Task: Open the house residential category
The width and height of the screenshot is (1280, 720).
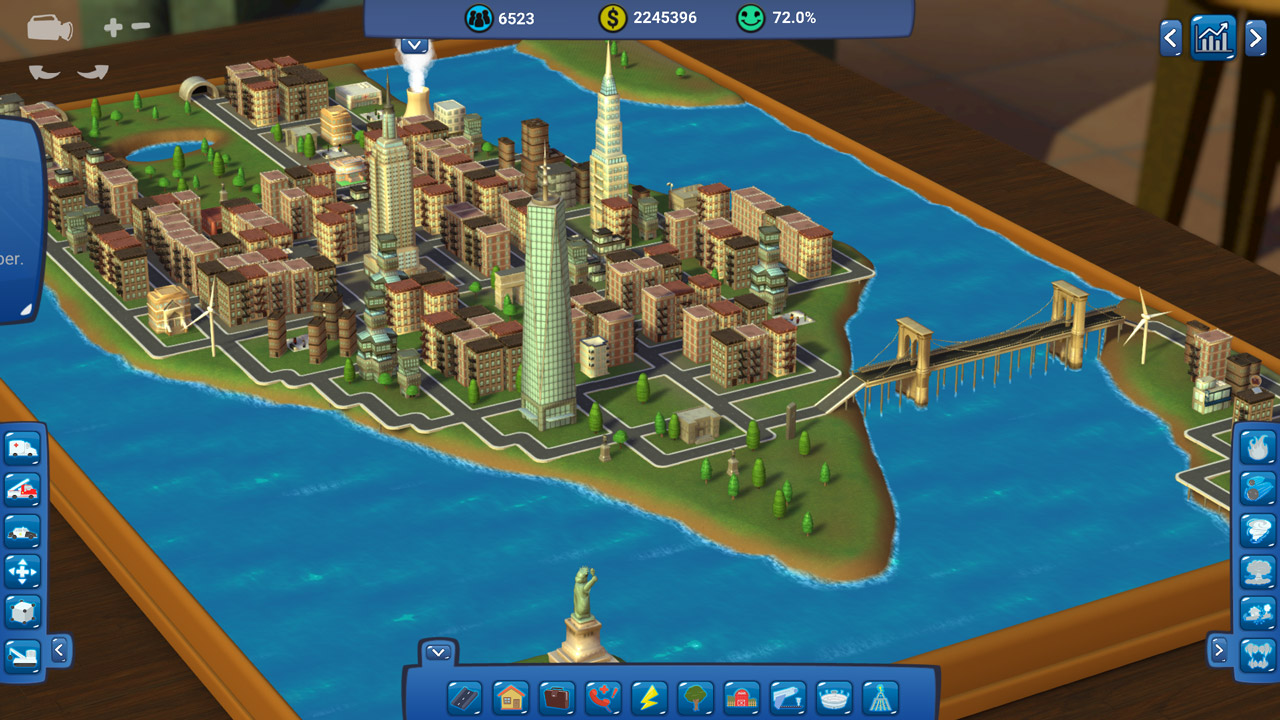Action: point(510,697)
